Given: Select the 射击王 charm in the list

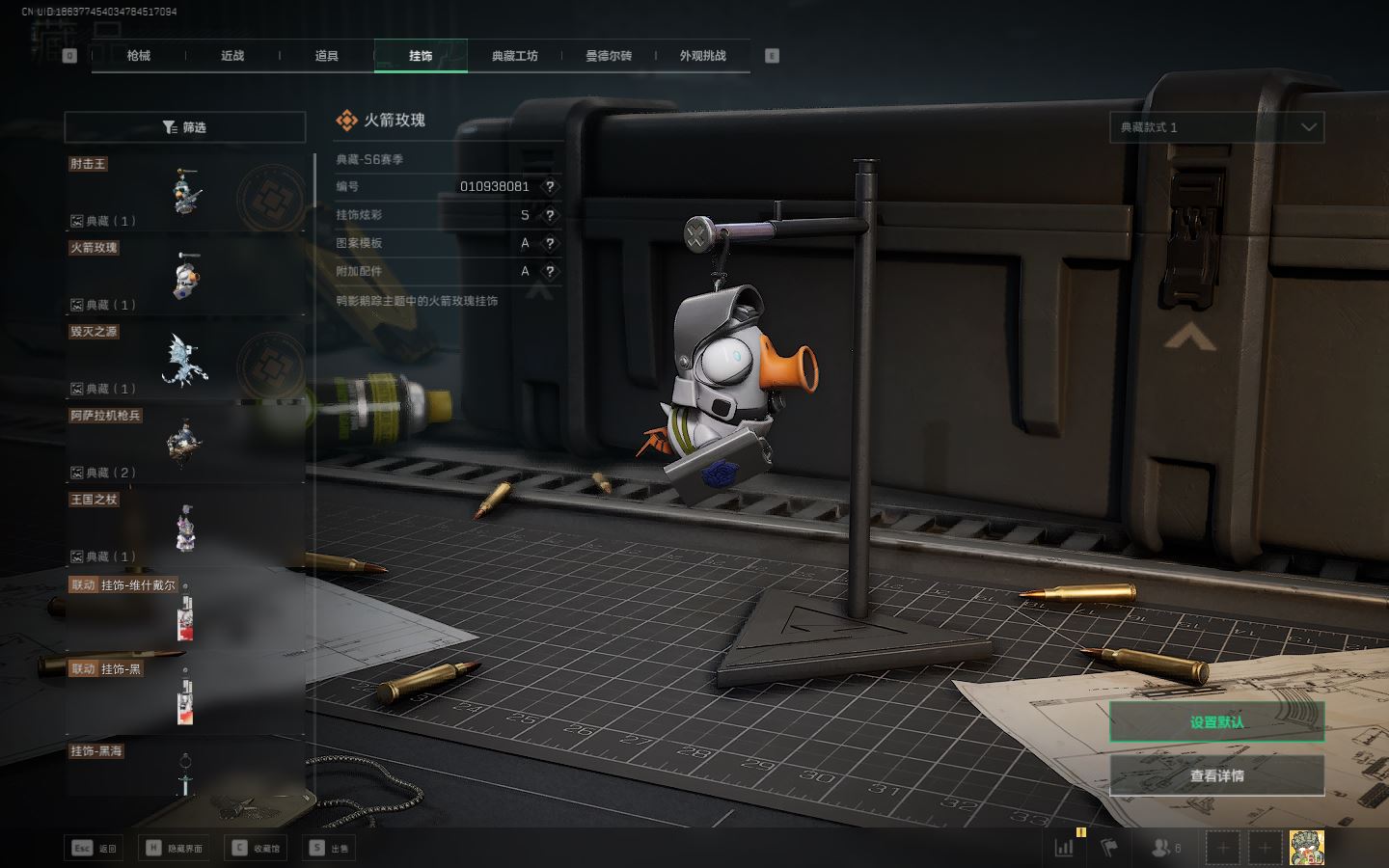Looking at the screenshot, I should point(185,192).
